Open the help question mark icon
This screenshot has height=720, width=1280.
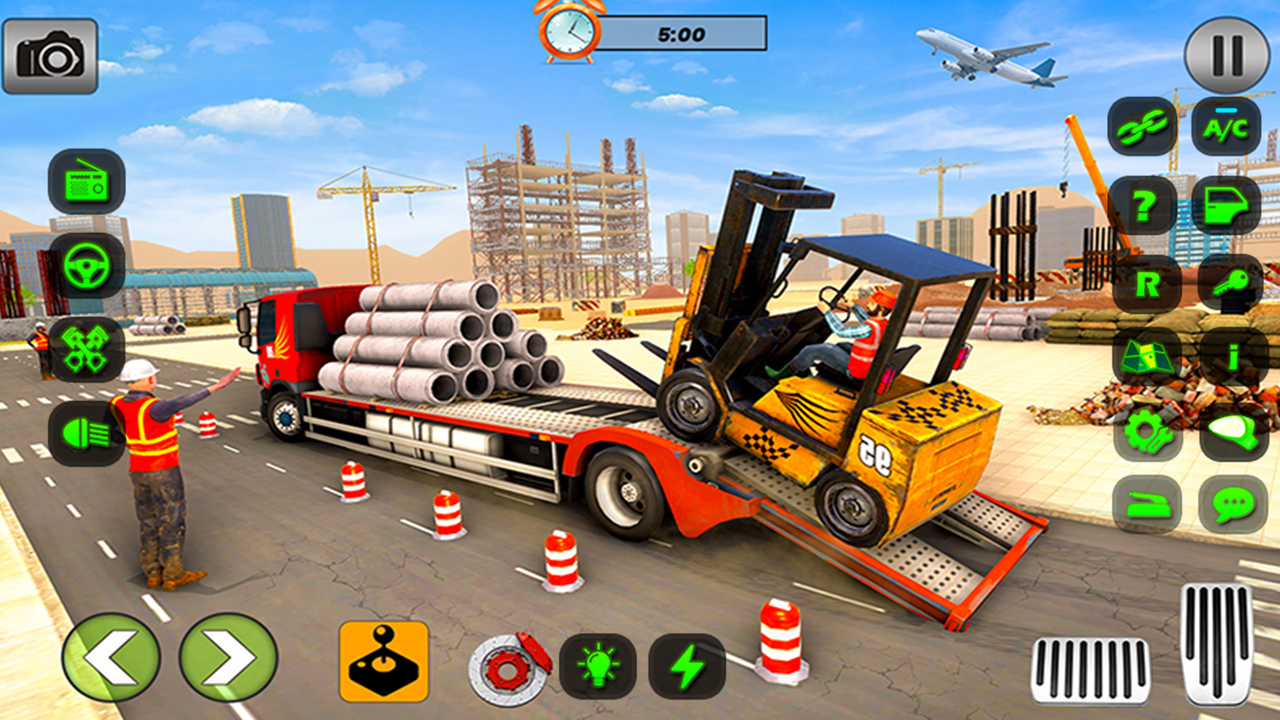[x=1147, y=206]
